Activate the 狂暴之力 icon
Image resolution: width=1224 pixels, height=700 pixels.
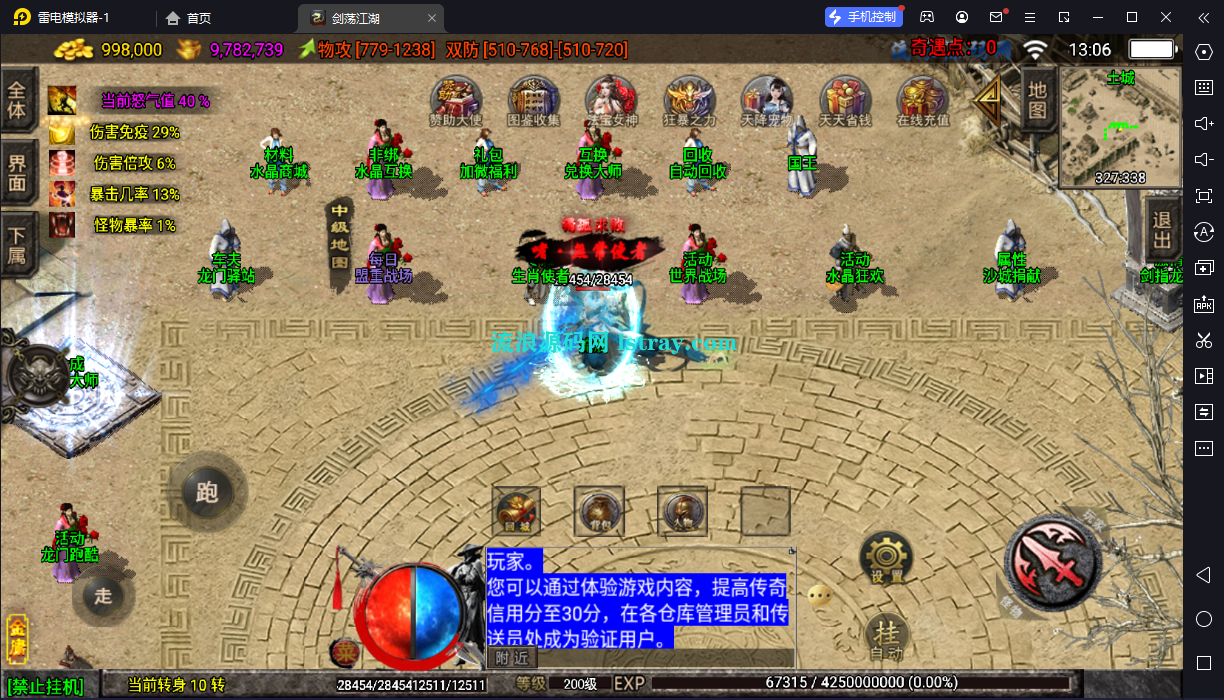[690, 100]
